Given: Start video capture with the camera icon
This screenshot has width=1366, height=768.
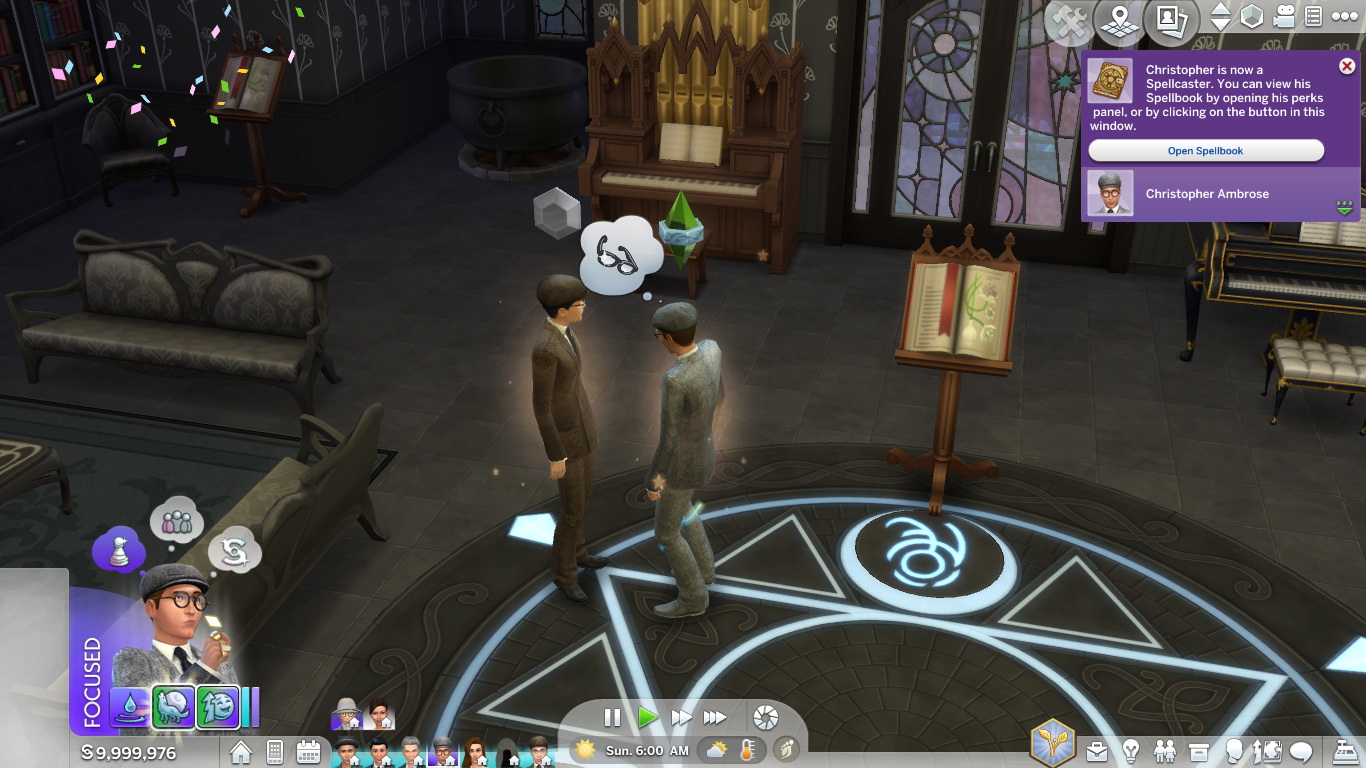Looking at the screenshot, I should click(x=1282, y=16).
